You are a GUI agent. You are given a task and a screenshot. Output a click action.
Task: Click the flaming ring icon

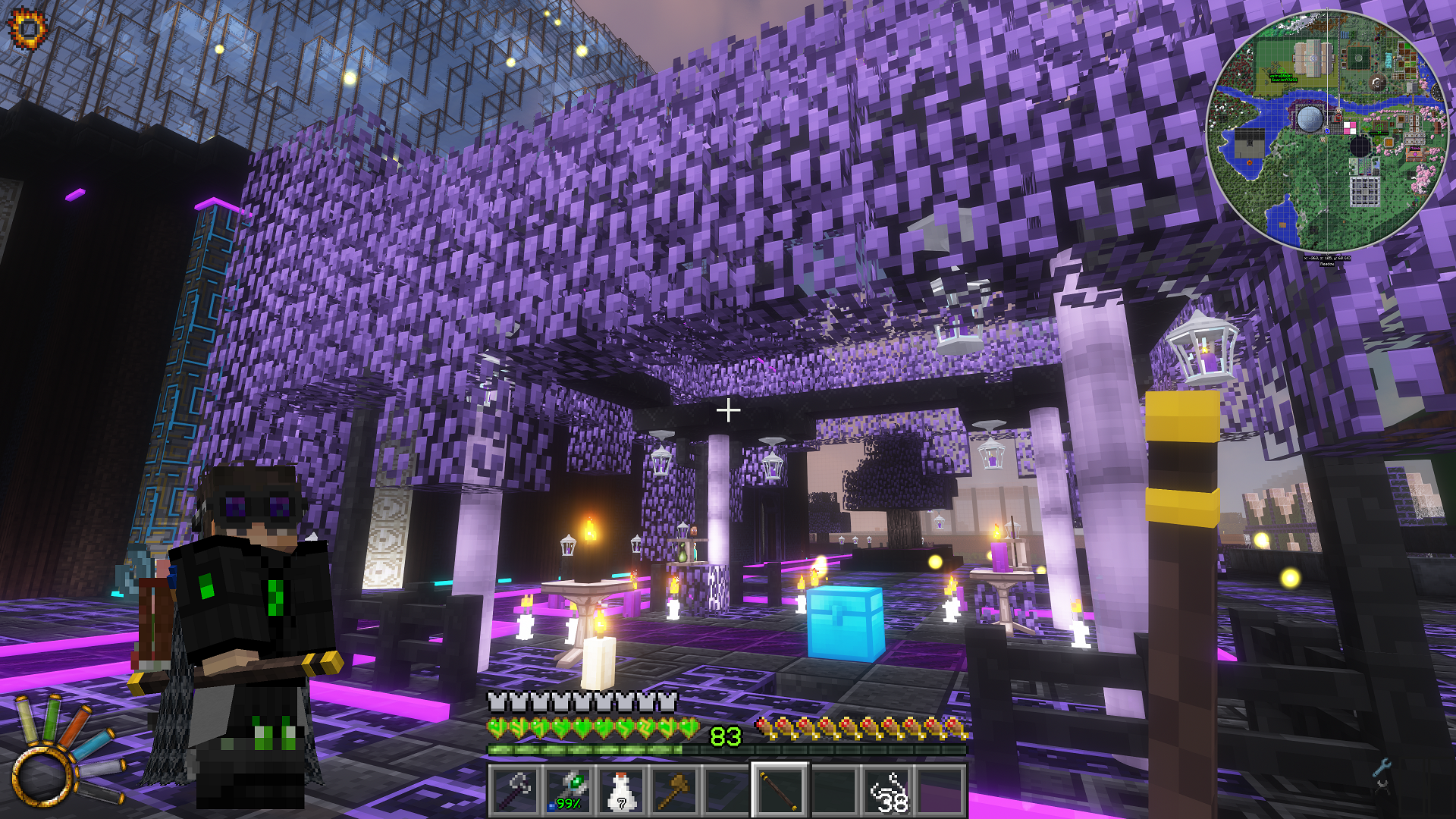coord(27,29)
